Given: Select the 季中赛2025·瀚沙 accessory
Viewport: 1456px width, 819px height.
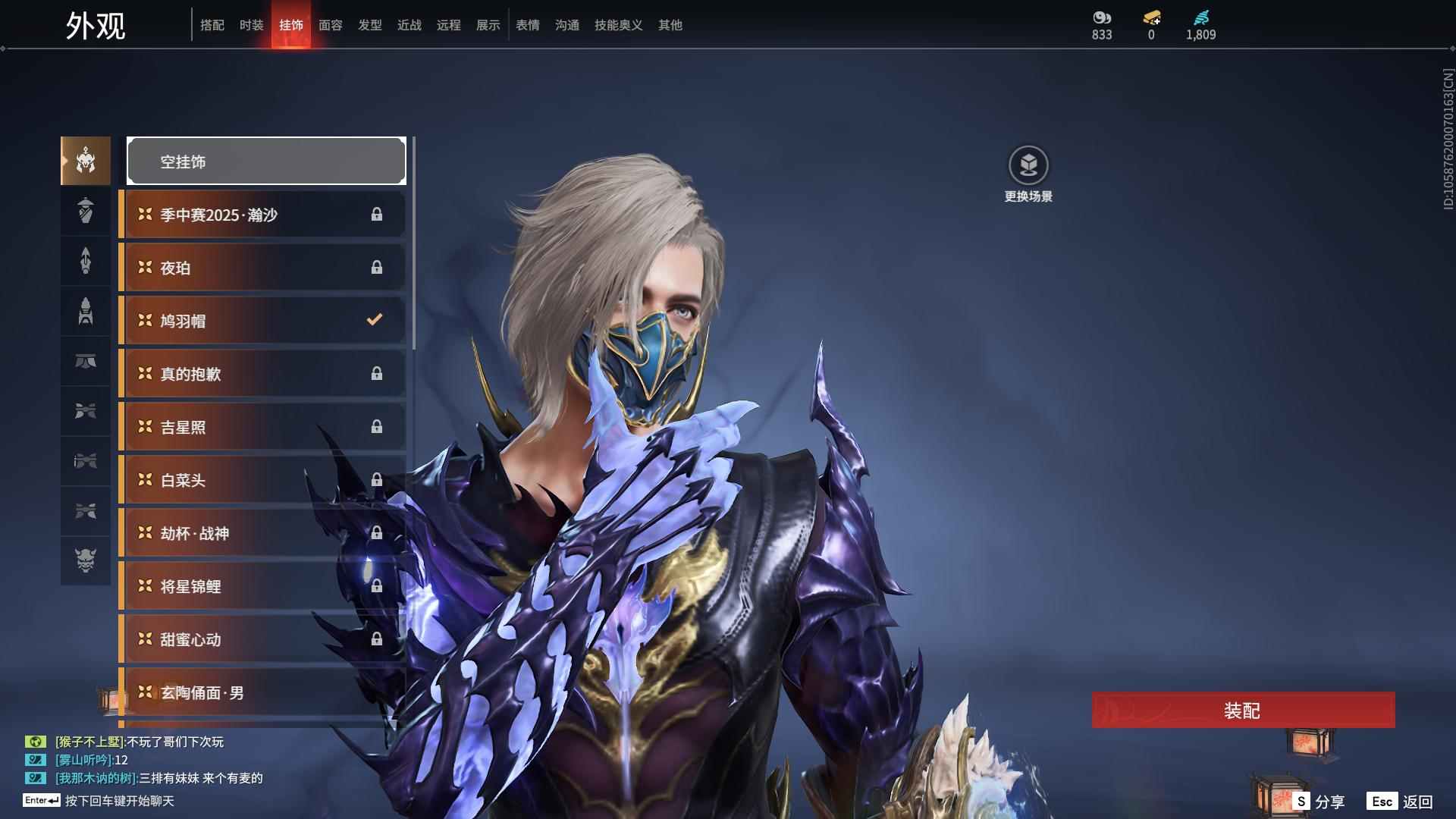Looking at the screenshot, I should pyautogui.click(x=262, y=215).
